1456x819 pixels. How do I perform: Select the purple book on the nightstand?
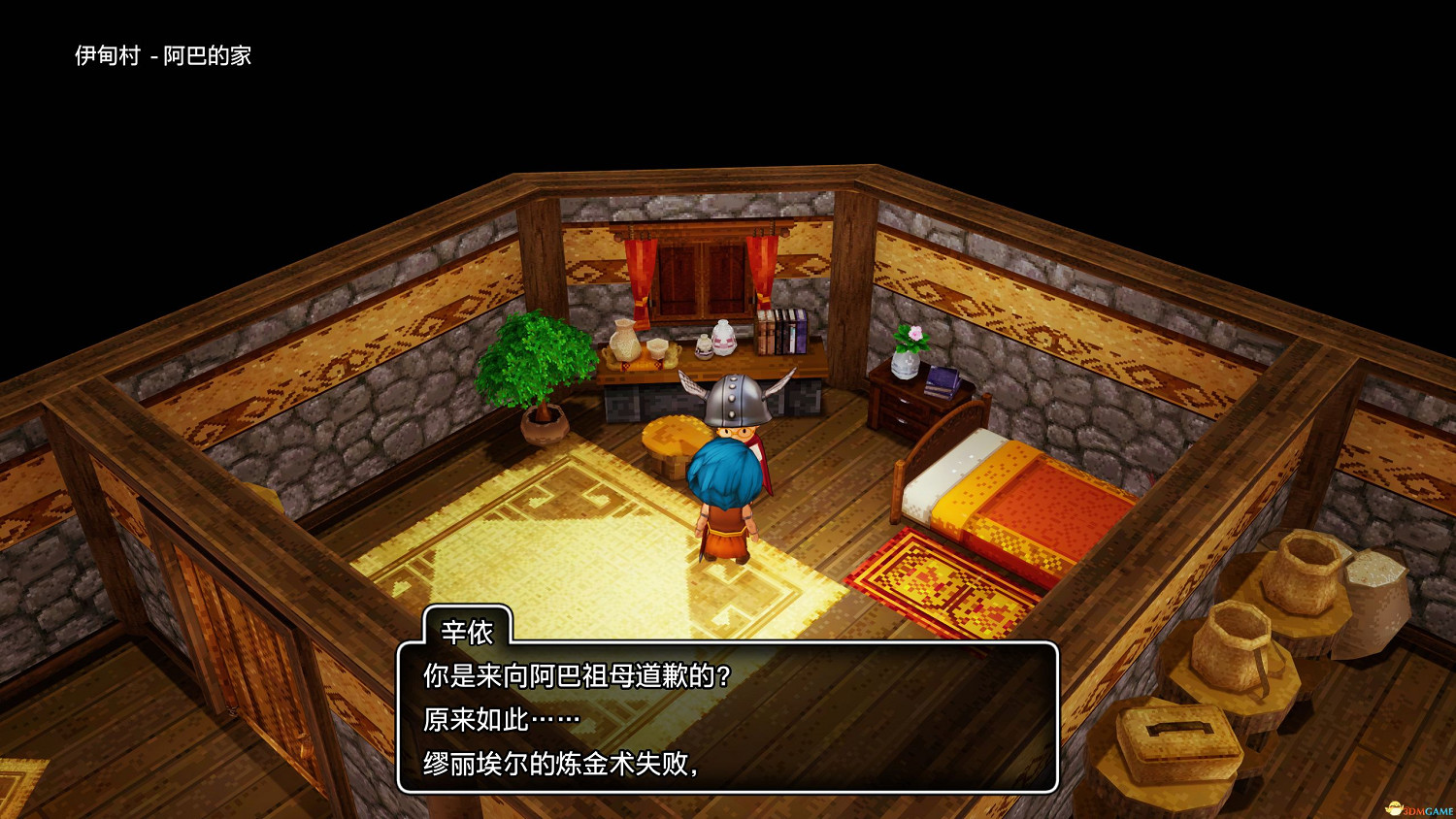click(943, 381)
